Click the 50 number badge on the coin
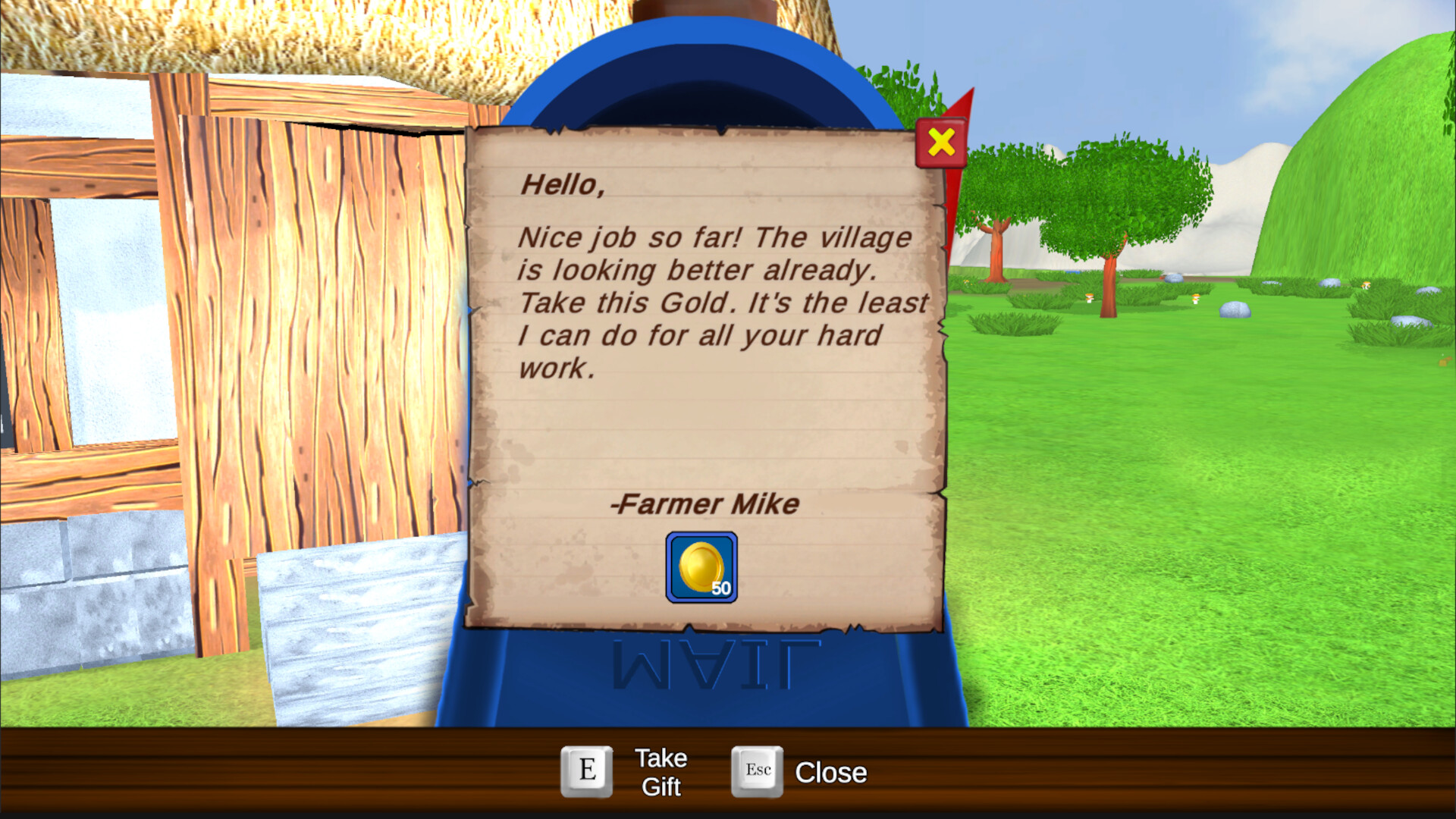This screenshot has width=1456, height=819. click(720, 587)
